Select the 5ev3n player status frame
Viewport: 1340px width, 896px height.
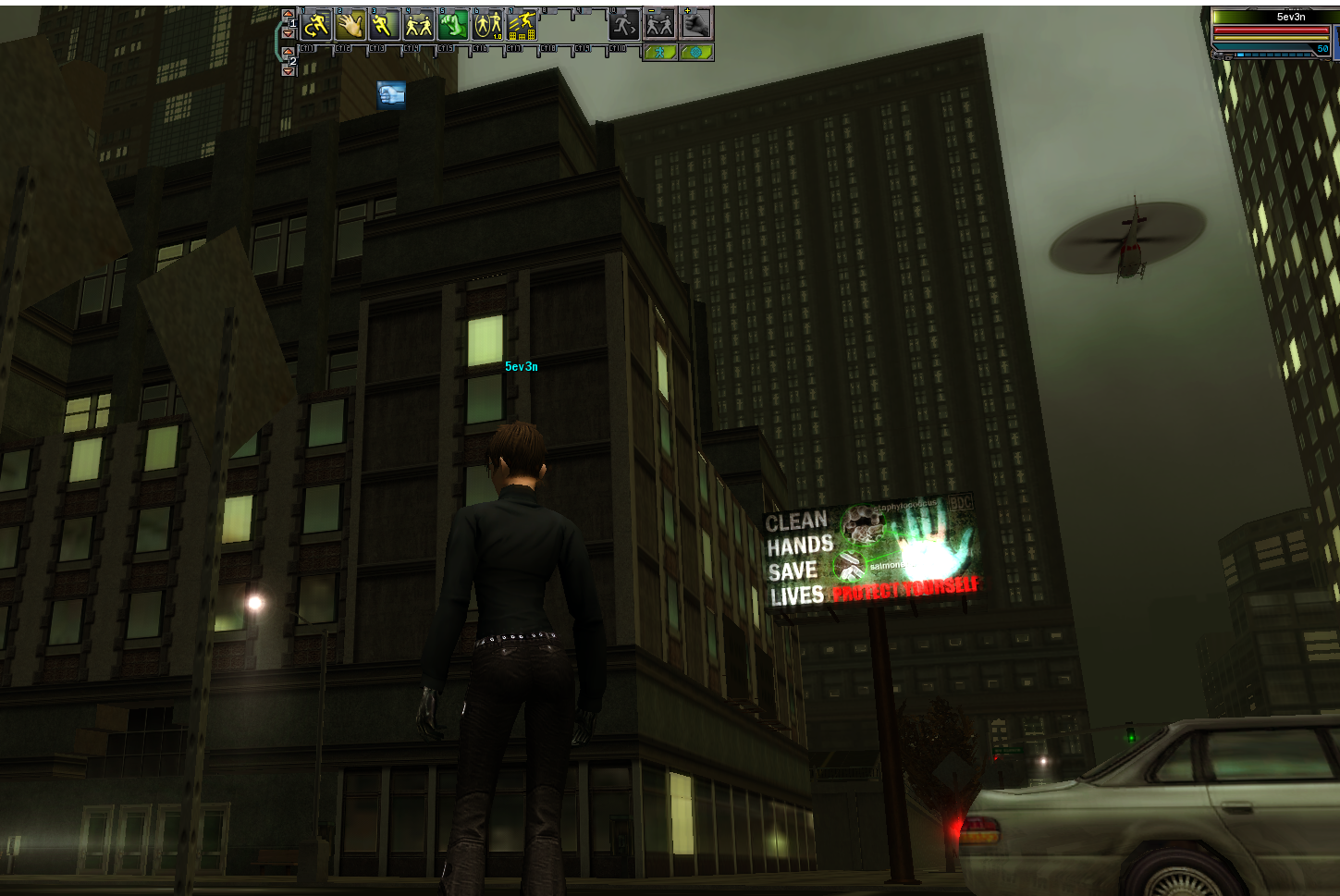coord(1273,33)
